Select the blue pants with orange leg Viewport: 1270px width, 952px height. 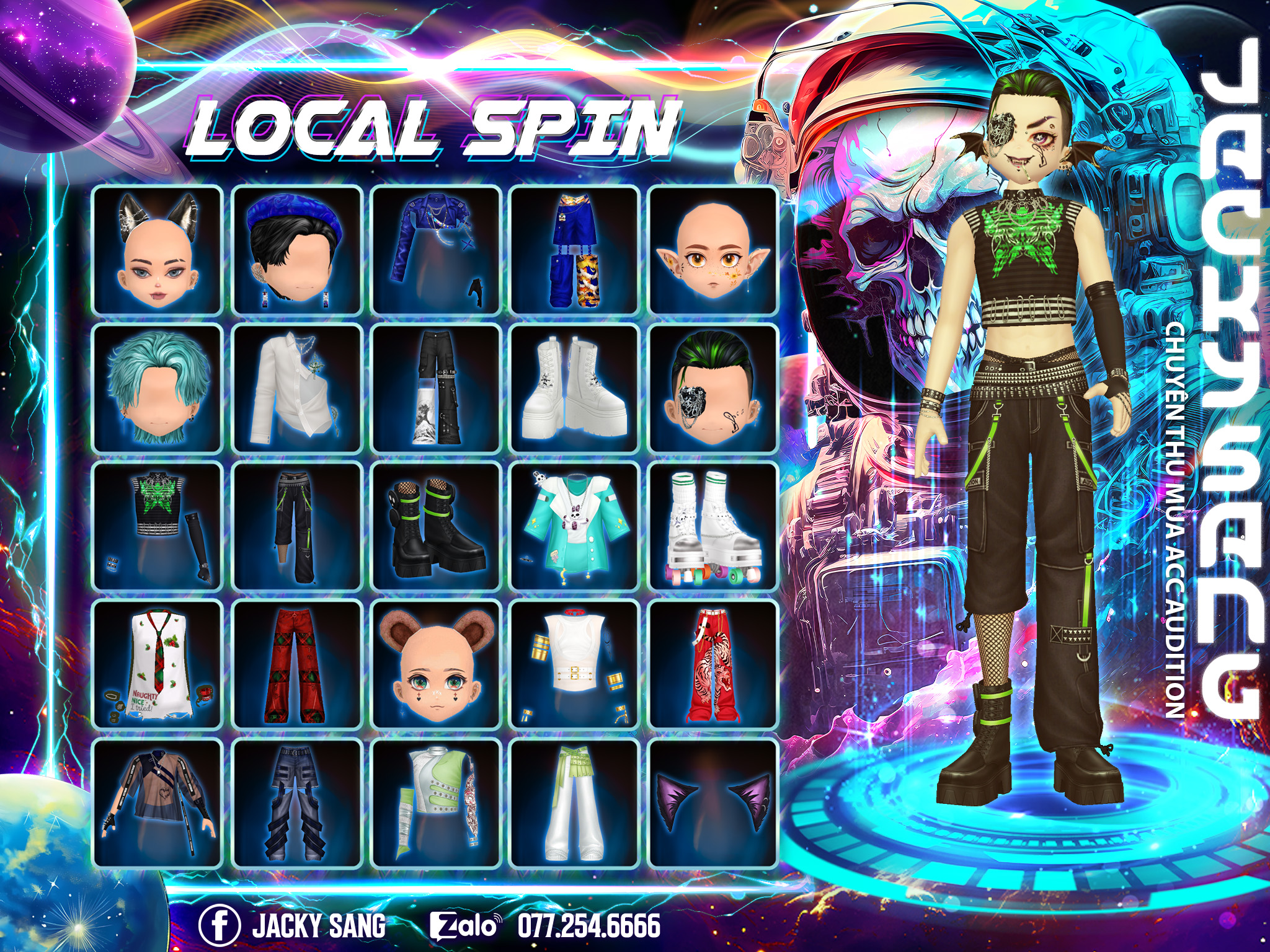(x=574, y=250)
